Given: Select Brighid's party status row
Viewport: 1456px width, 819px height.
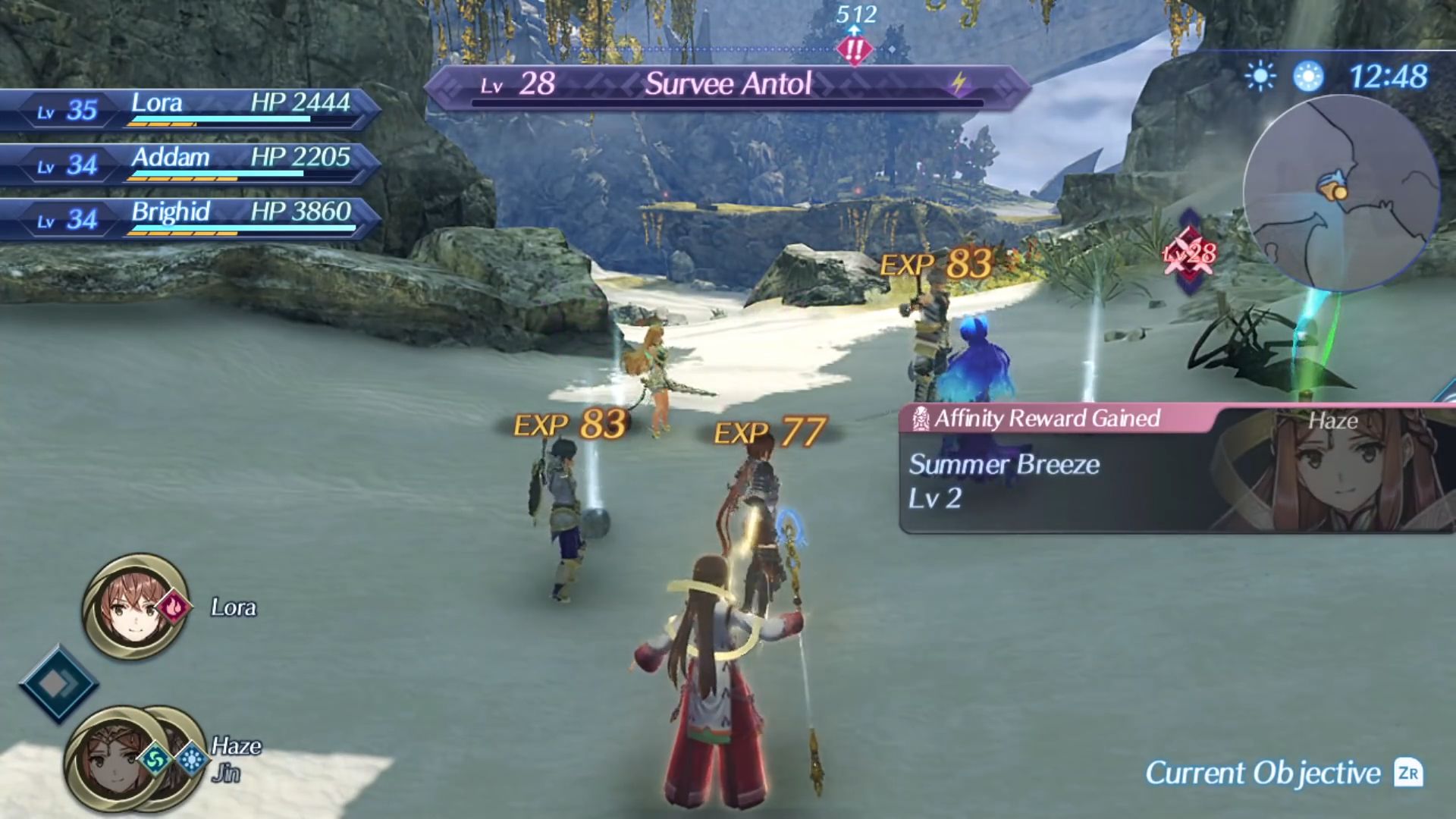Looking at the screenshot, I should tap(190, 218).
